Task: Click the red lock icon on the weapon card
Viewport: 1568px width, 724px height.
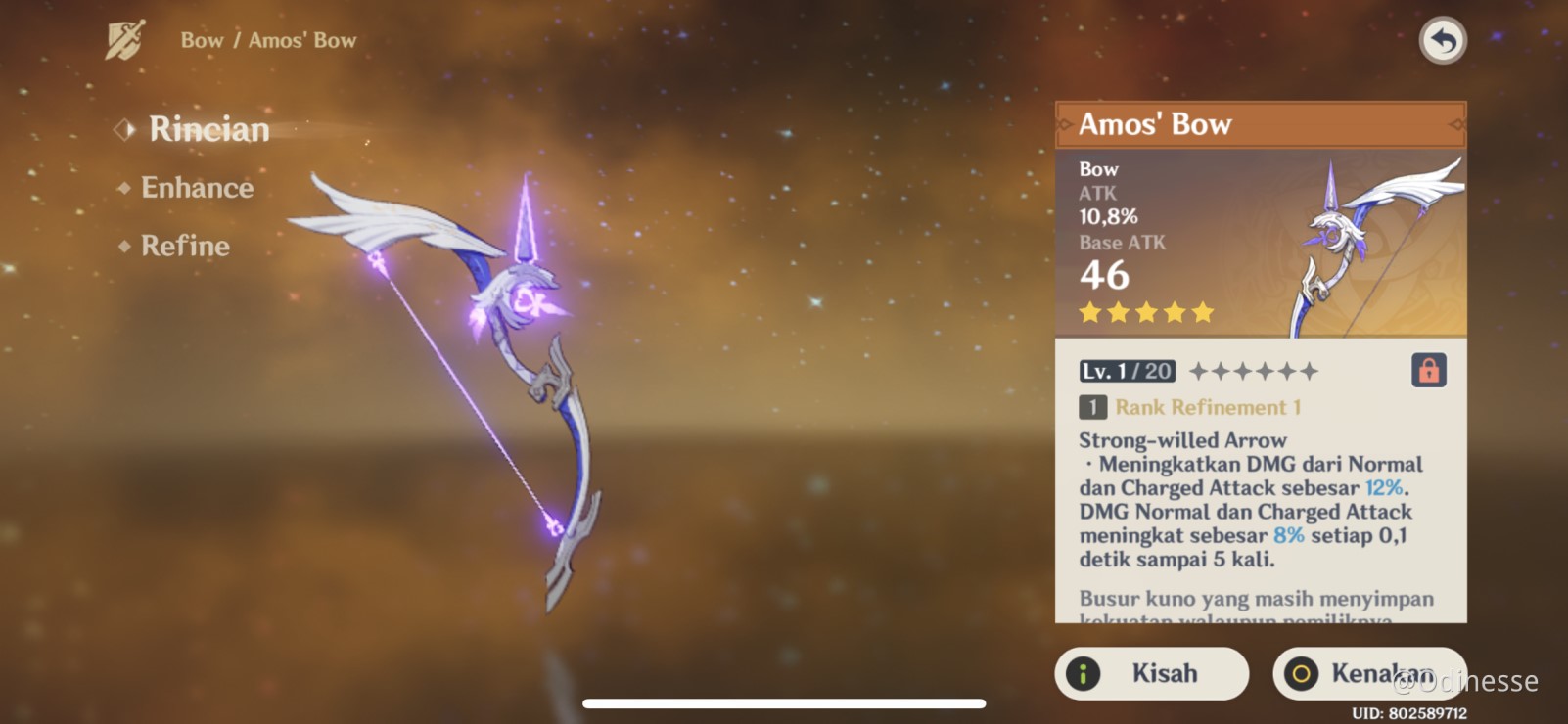Action: tap(1430, 370)
